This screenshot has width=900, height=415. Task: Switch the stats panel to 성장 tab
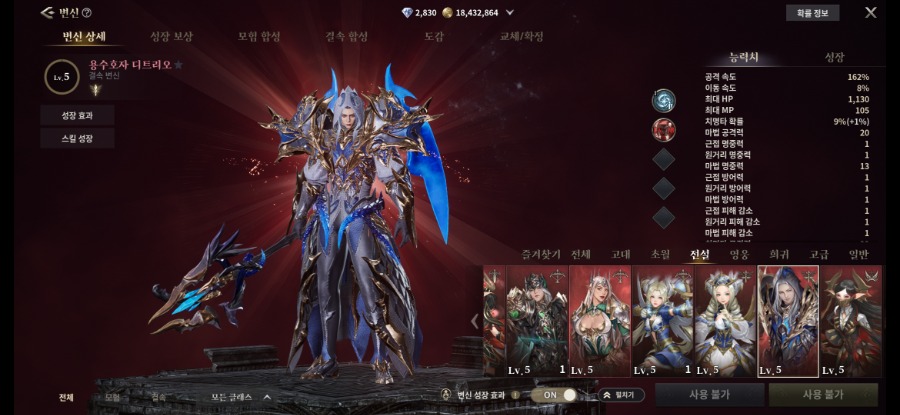tap(834, 58)
